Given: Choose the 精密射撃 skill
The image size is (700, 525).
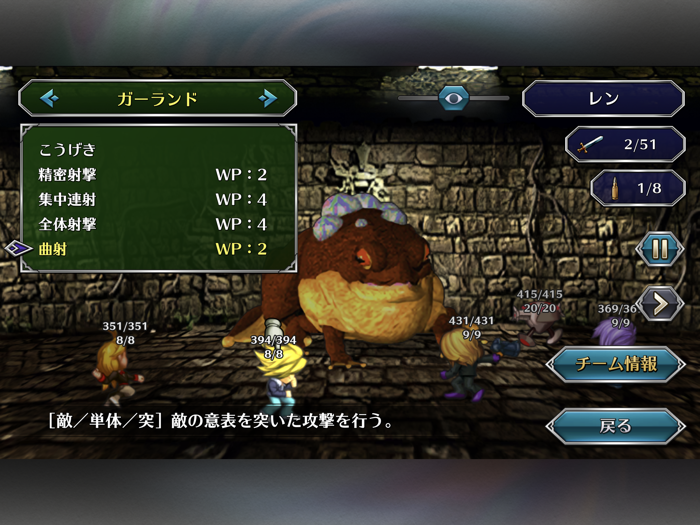Looking at the screenshot, I should pos(150,175).
